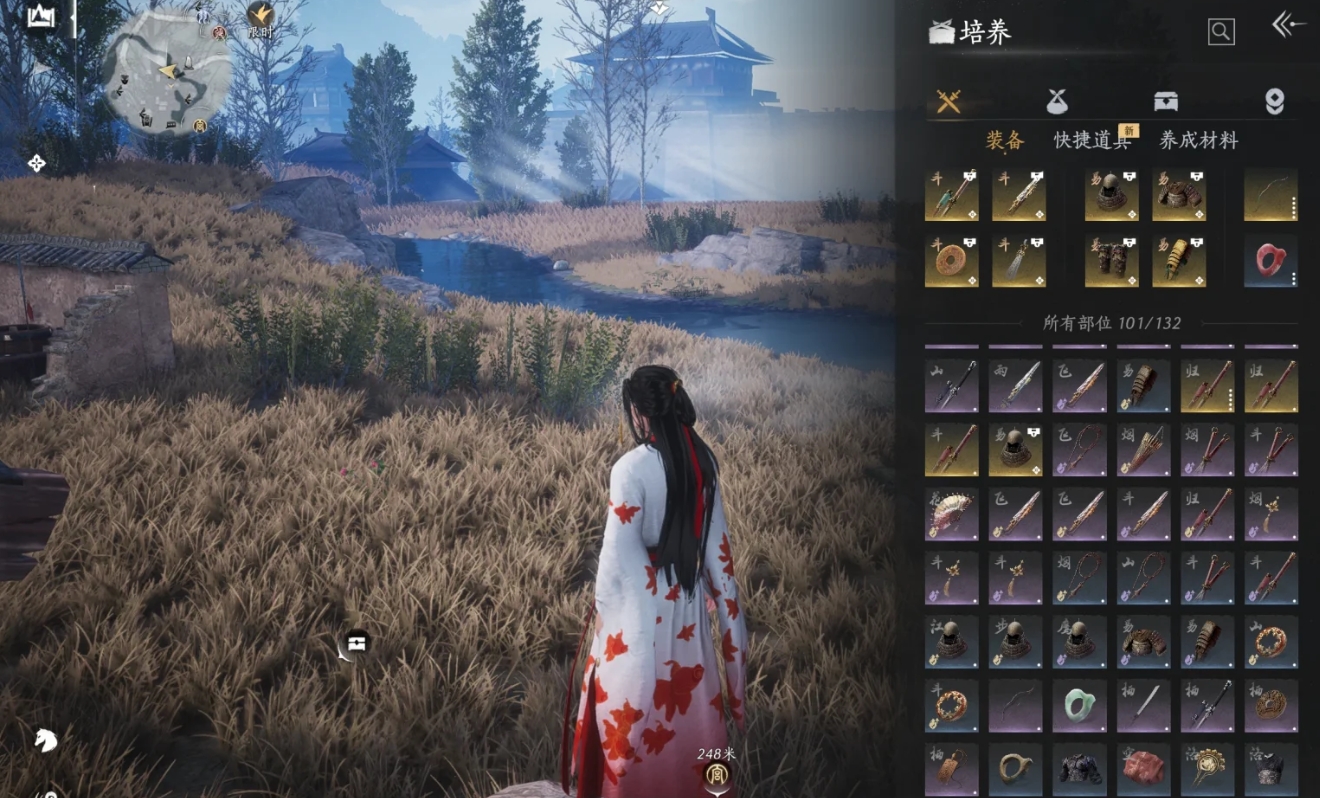Open the 快捷道具 sub-tab
This screenshot has width=1320, height=798.
coord(1092,141)
